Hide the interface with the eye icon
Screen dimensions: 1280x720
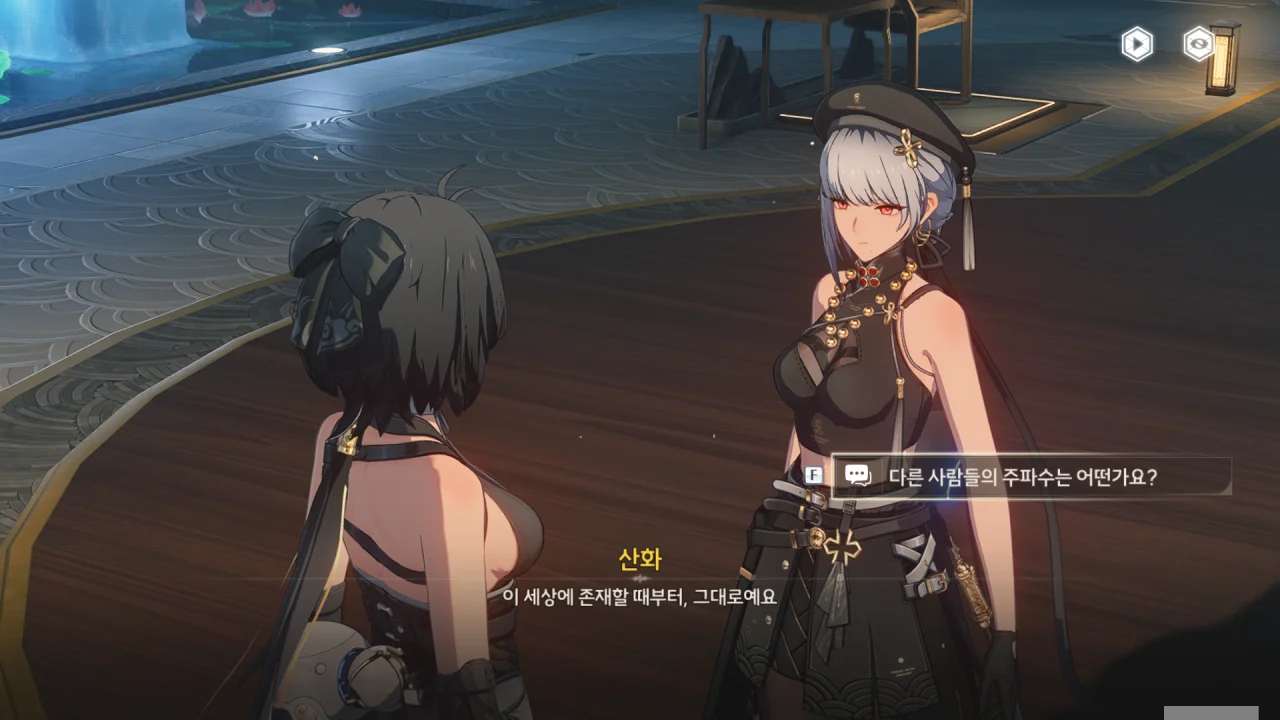pyautogui.click(x=1198, y=44)
